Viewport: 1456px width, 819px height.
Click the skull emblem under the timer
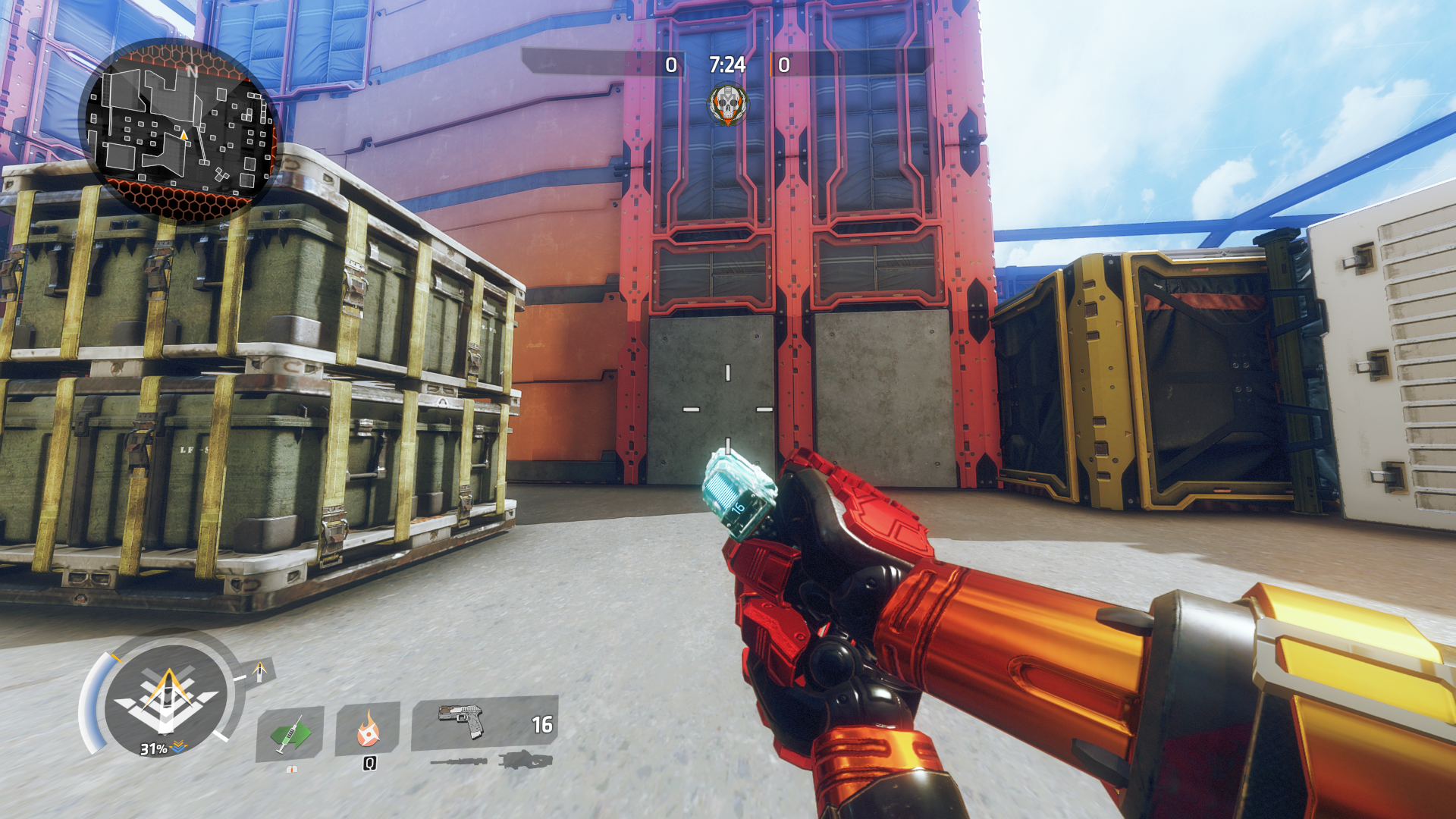[x=728, y=105]
